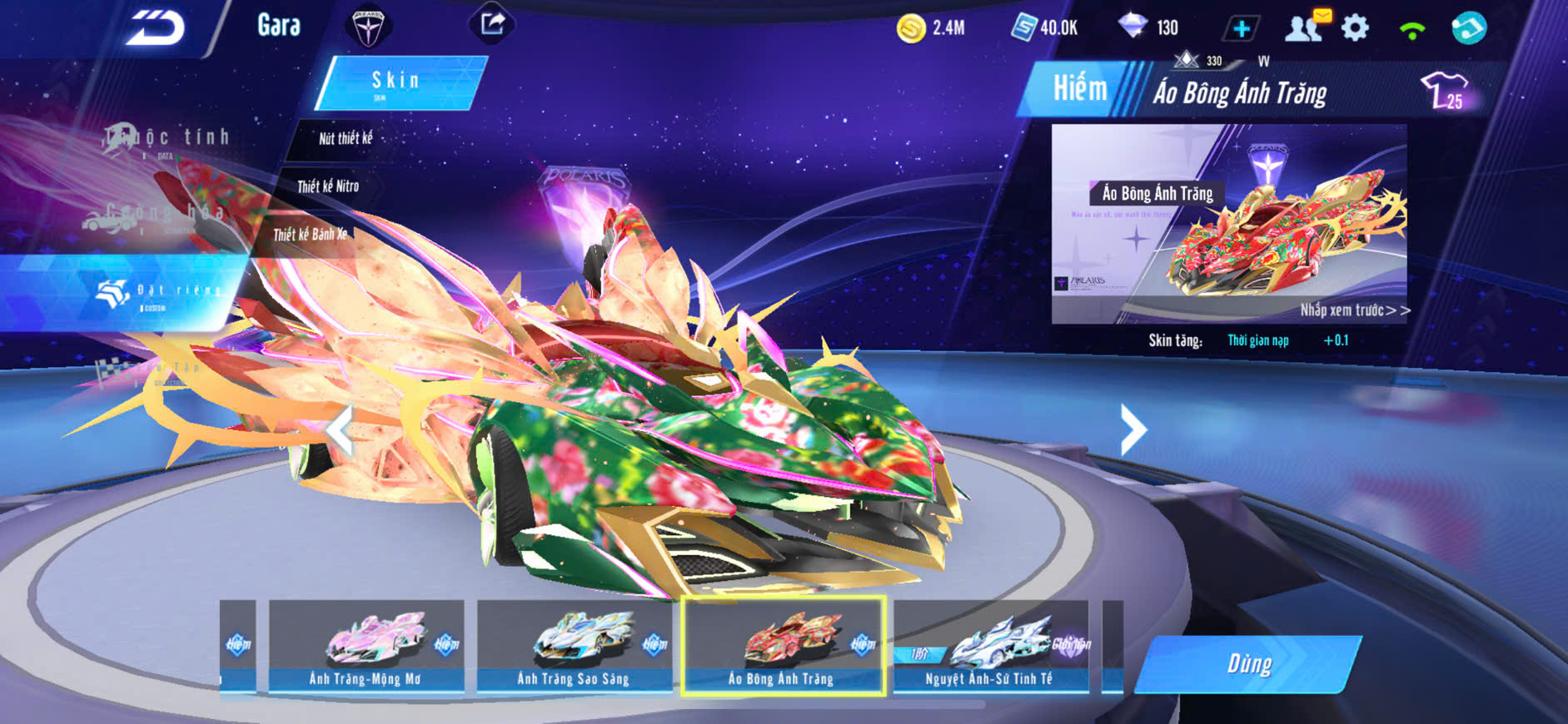The image size is (1568, 724).
Task: Open the shirt wardrobe icon
Action: tap(1445, 91)
